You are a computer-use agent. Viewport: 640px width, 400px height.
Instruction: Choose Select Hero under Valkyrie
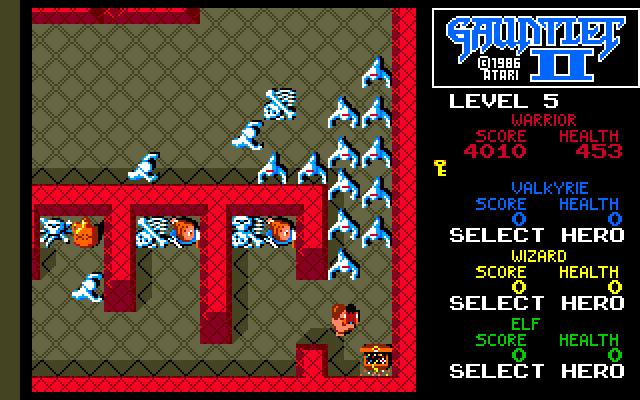534,236
